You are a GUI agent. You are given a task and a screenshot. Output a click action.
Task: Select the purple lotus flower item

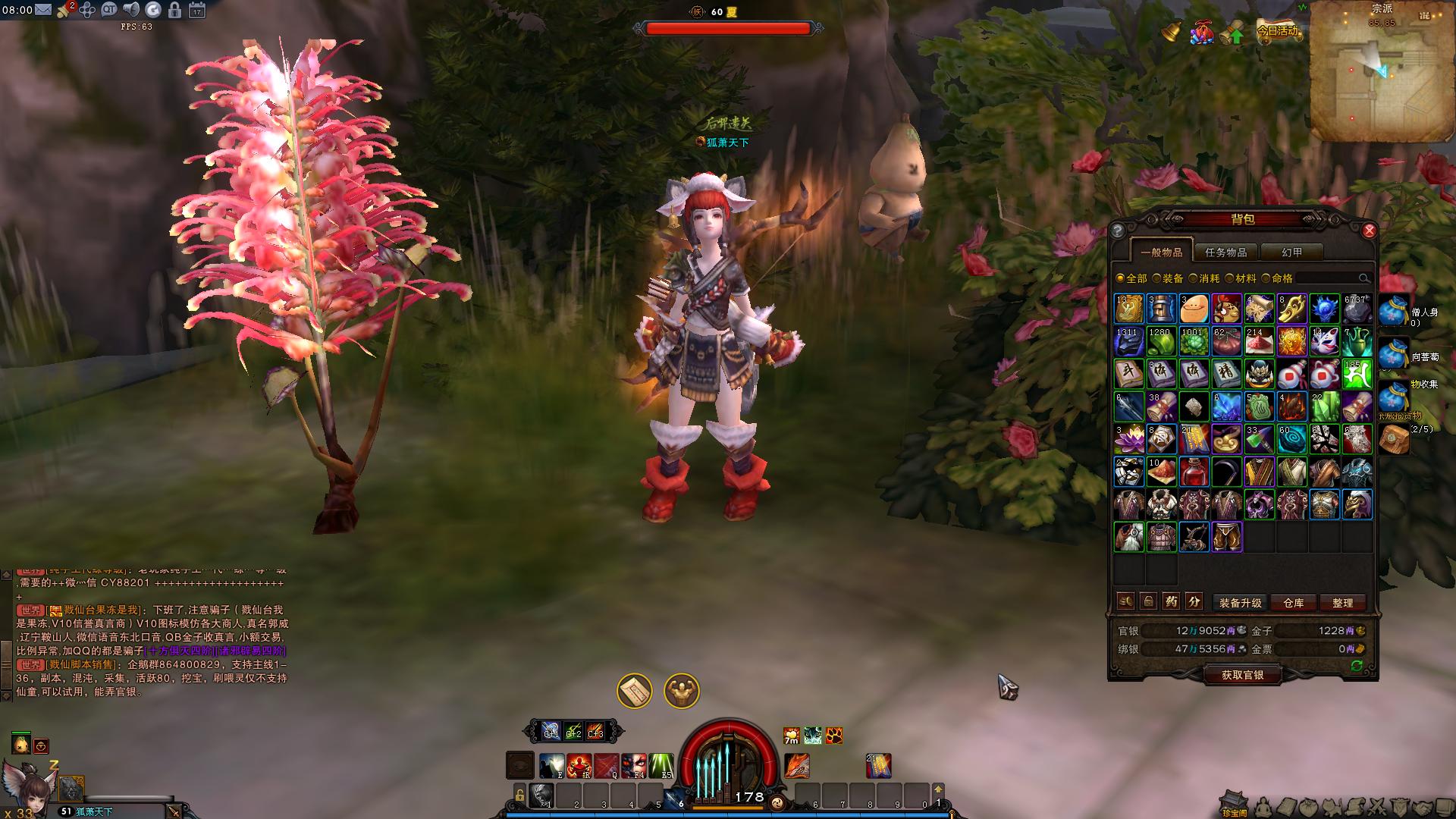[x=1128, y=439]
